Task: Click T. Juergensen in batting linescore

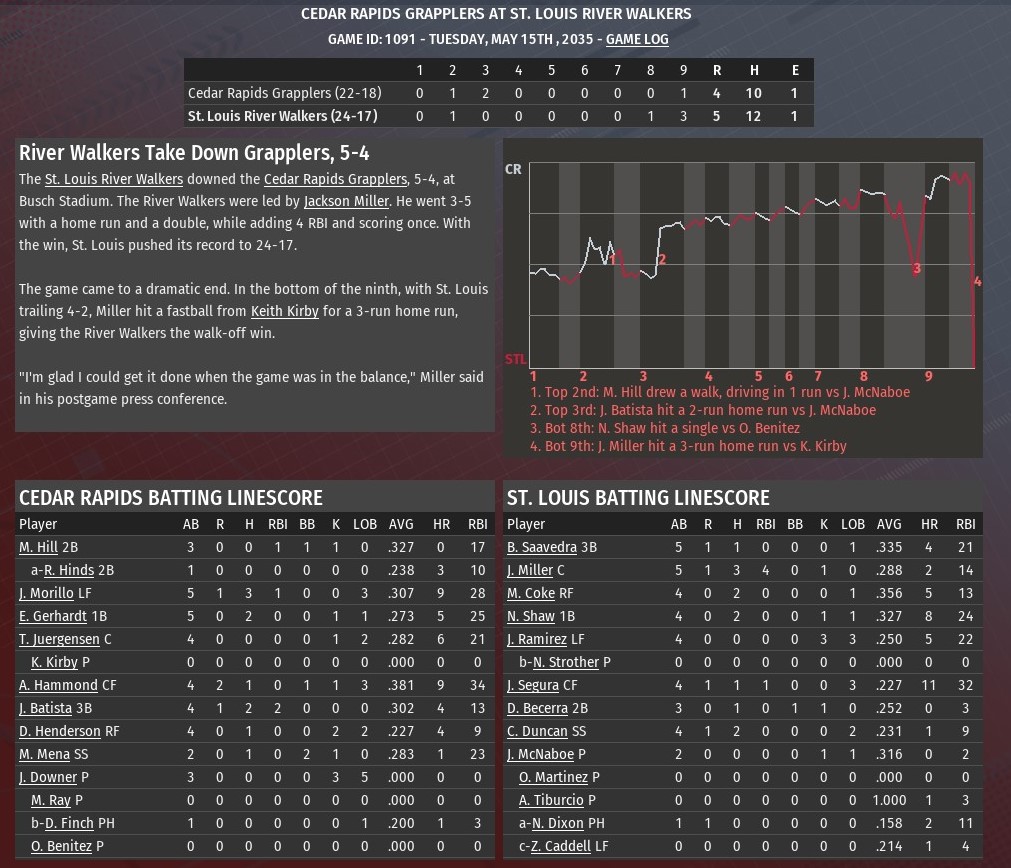Action: coord(59,640)
